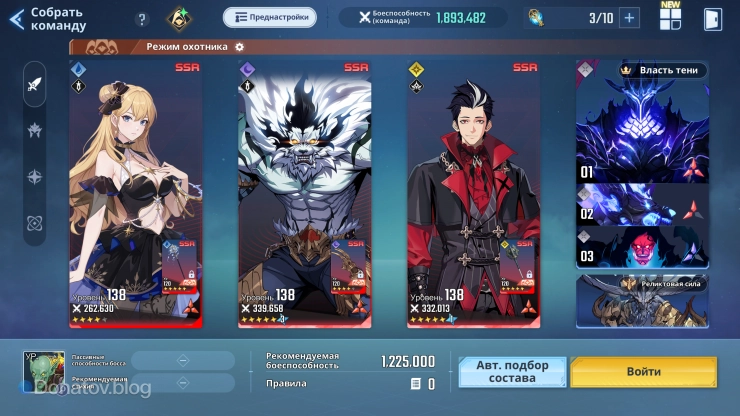Enter the battle with Войти
Screen dimensions: 740x416
(644, 372)
